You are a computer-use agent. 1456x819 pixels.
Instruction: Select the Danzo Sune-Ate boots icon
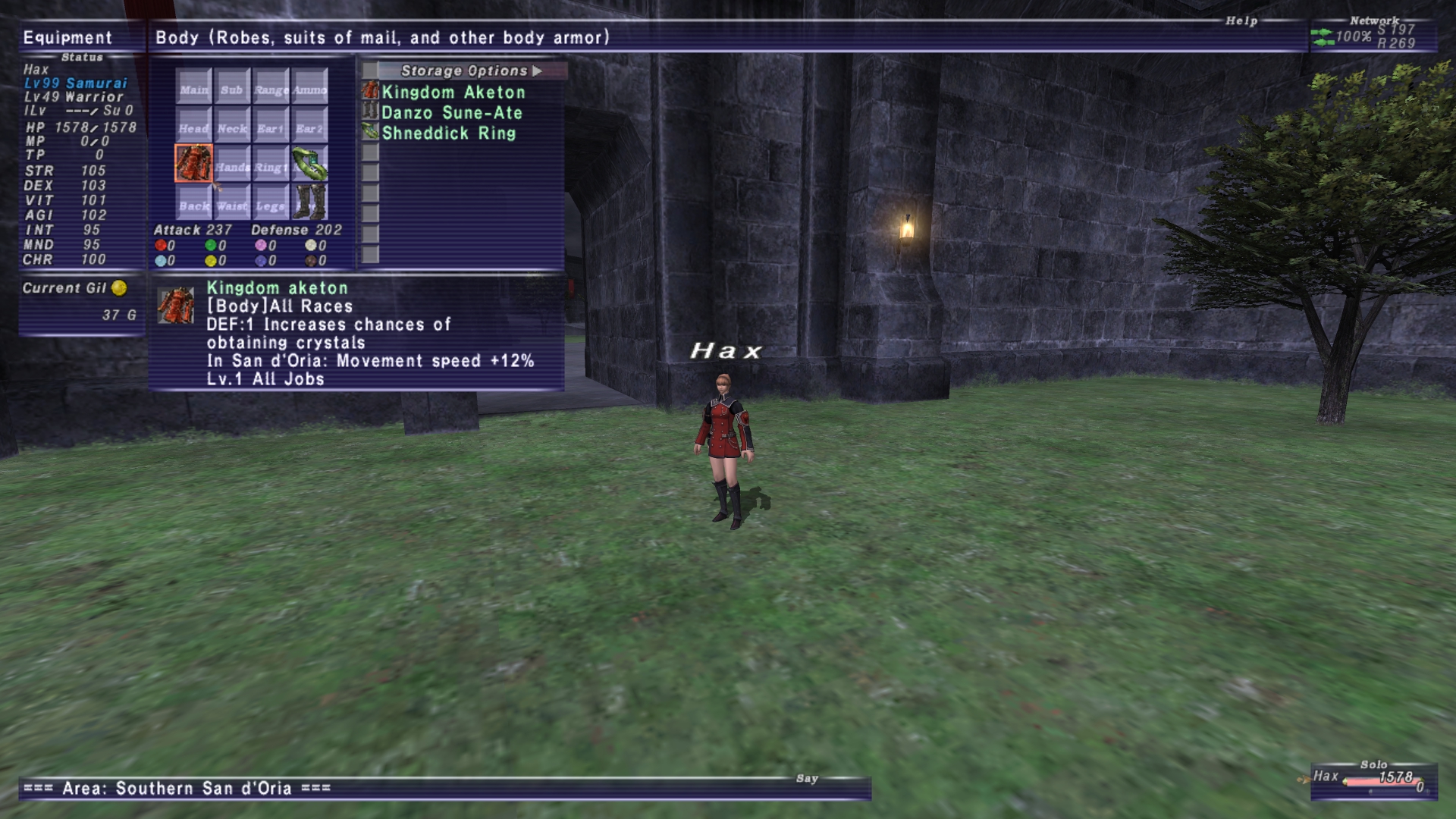click(311, 199)
